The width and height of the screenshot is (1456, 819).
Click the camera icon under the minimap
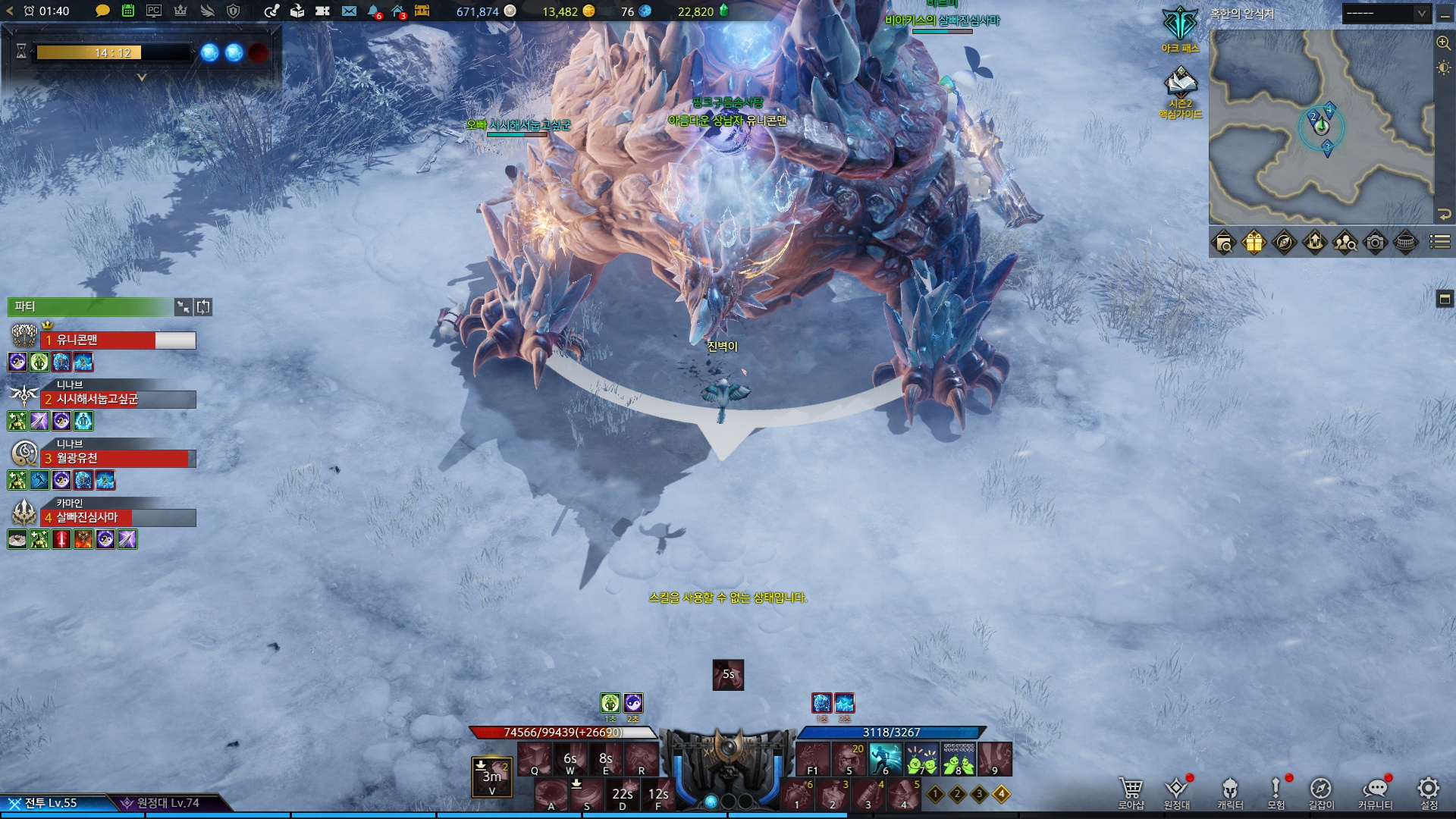[x=1375, y=243]
